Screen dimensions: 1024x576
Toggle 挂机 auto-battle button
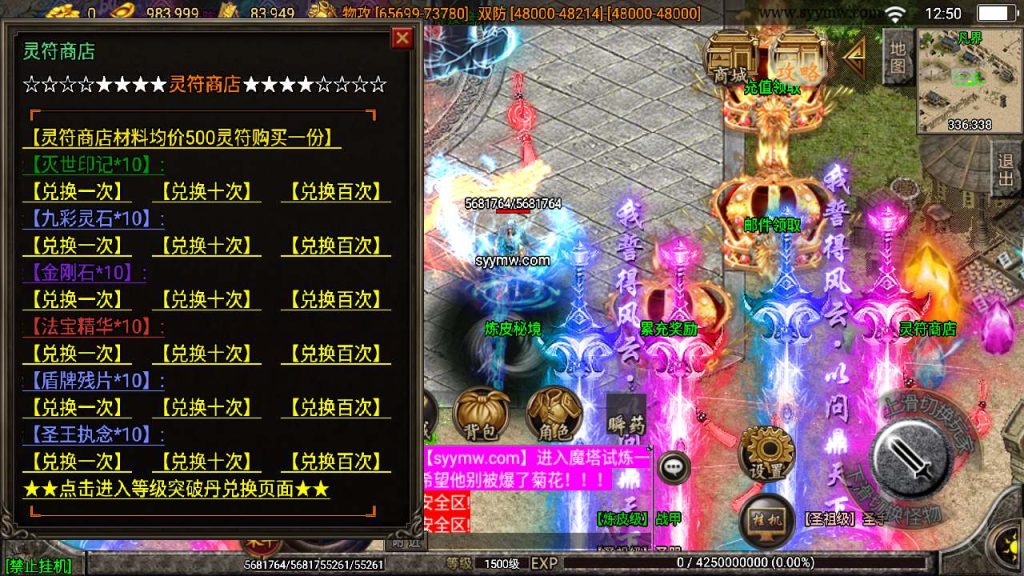(767, 520)
